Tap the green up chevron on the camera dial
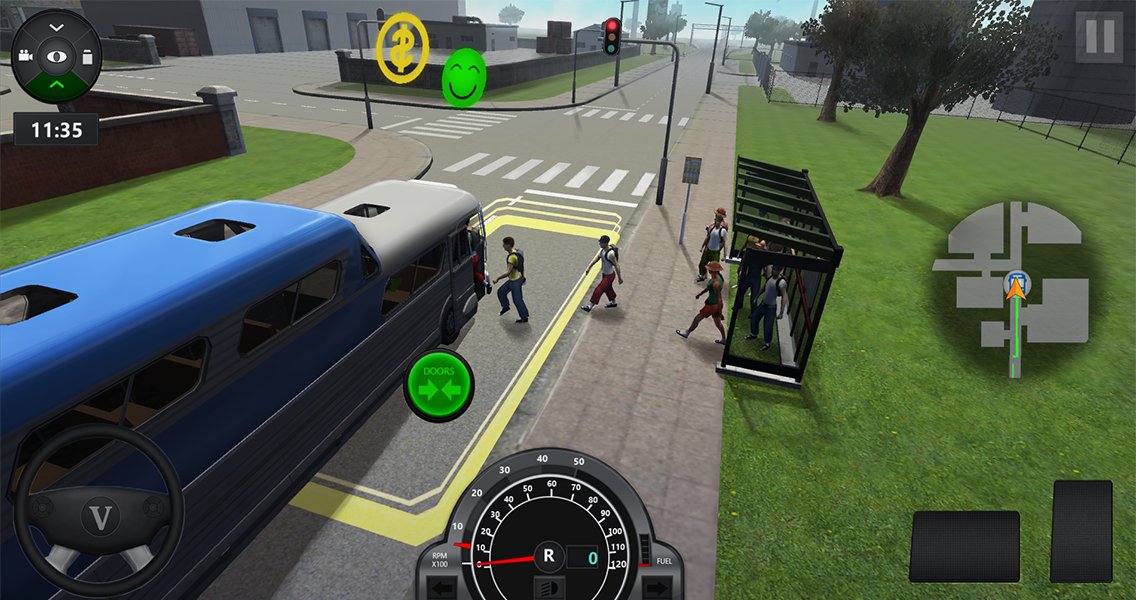This screenshot has height=600, width=1136. [56, 86]
